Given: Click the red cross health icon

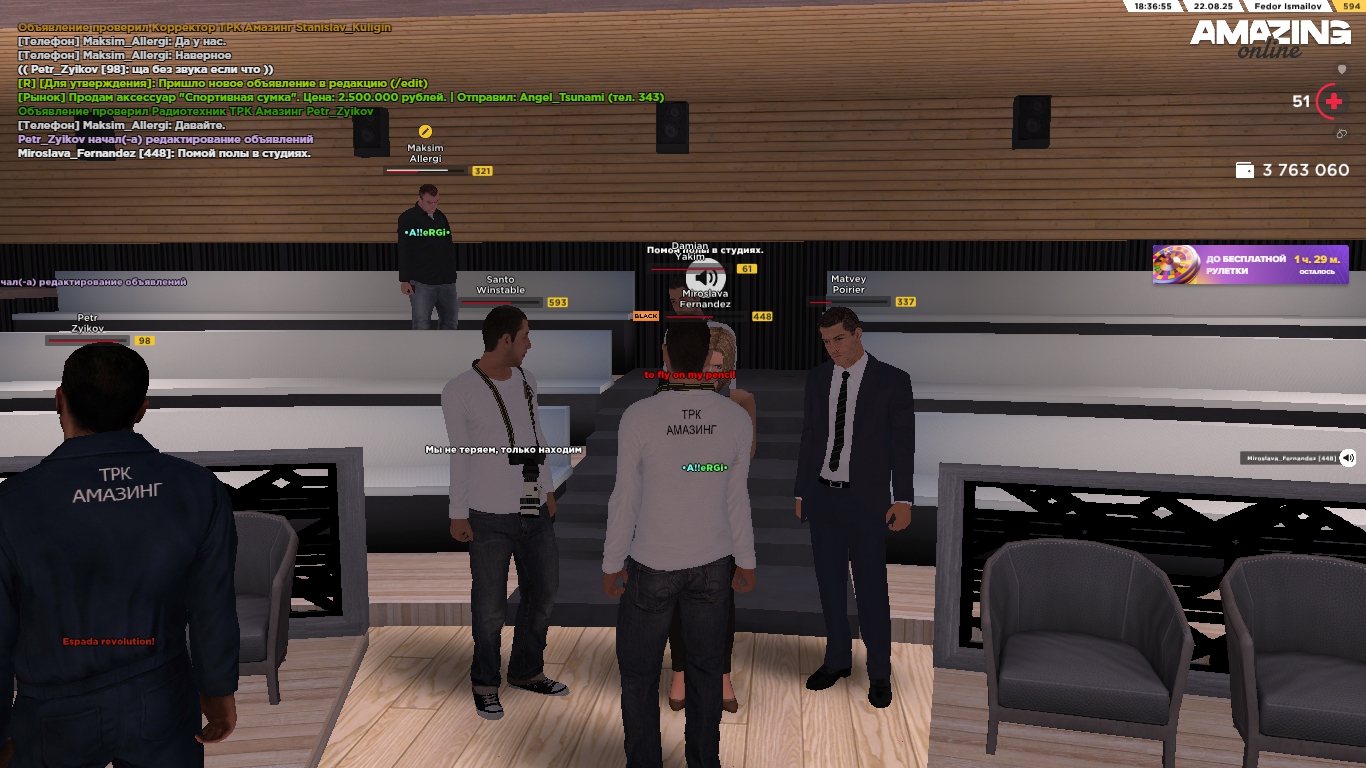Looking at the screenshot, I should click(1333, 101).
